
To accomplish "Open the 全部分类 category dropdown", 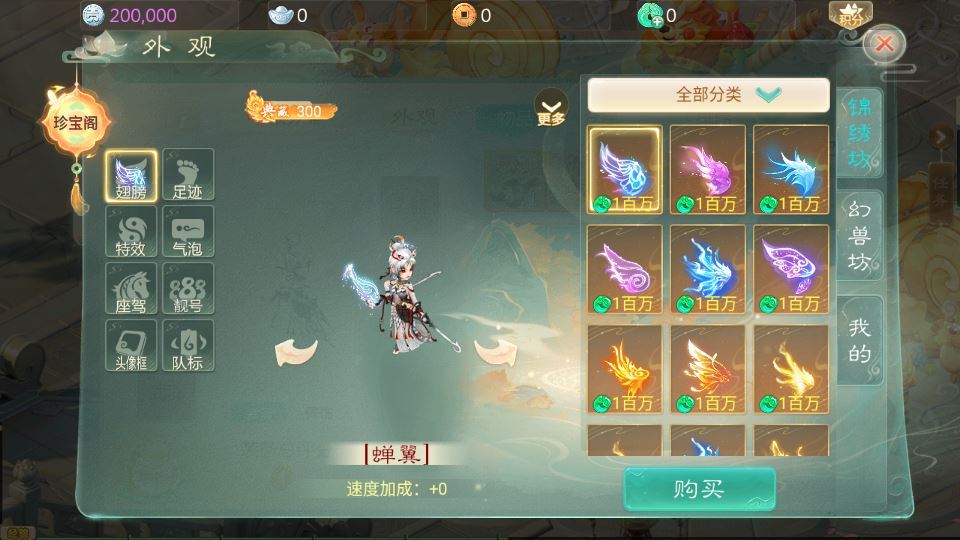I will coord(708,95).
